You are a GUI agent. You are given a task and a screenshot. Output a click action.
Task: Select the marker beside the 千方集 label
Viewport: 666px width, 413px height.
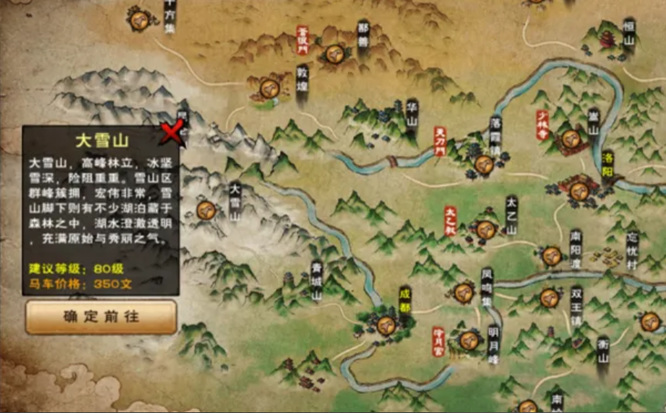point(137,18)
